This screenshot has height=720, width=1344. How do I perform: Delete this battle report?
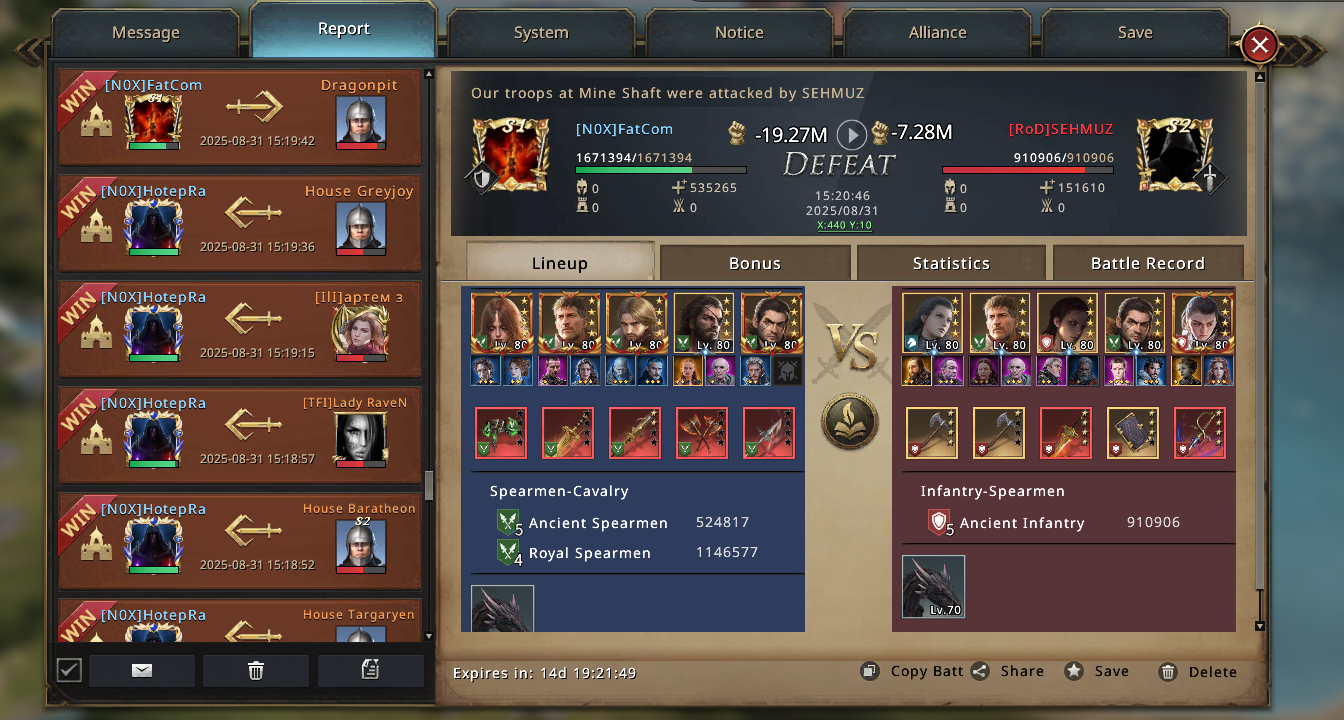click(x=1198, y=672)
